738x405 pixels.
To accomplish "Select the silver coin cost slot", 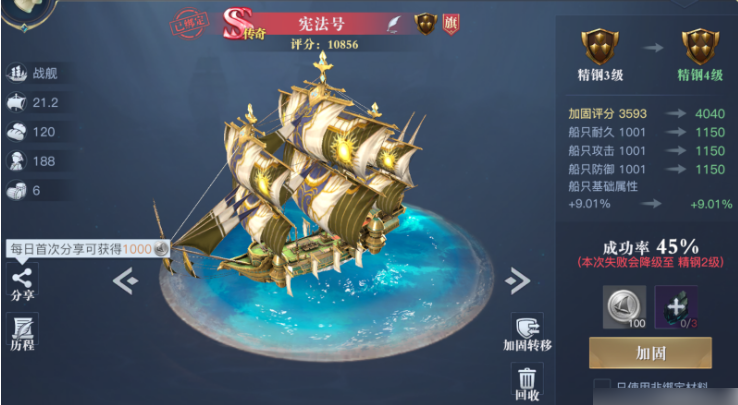I will click(622, 306).
